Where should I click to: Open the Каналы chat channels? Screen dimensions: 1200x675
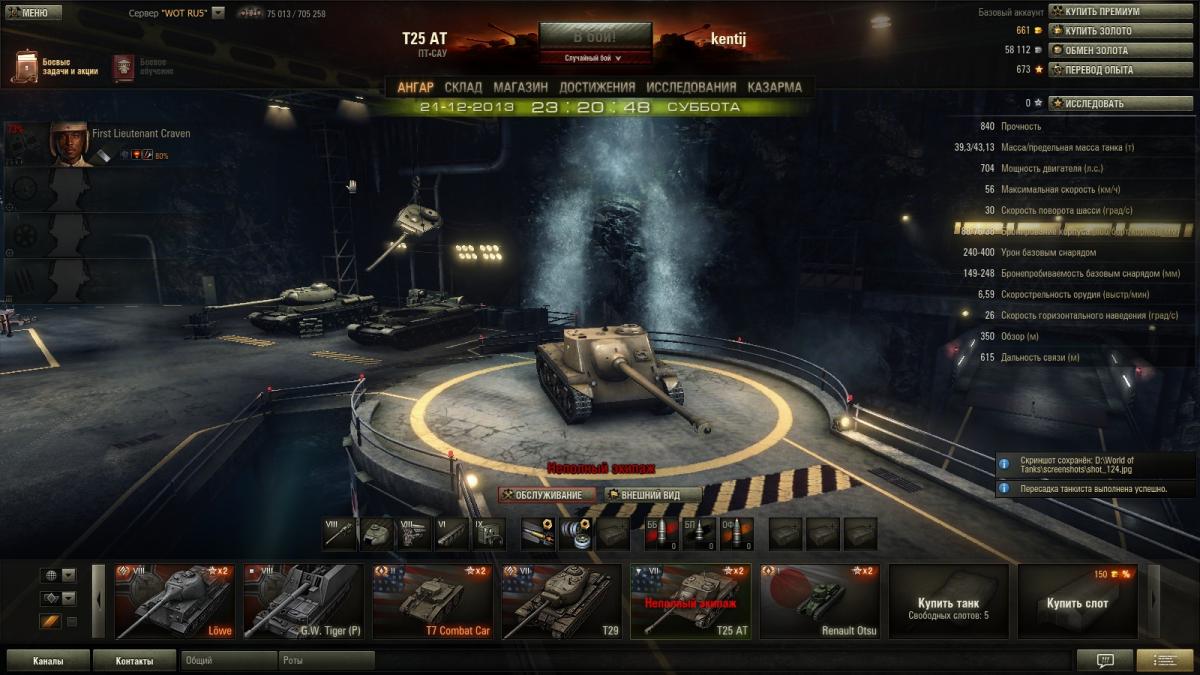click(48, 661)
